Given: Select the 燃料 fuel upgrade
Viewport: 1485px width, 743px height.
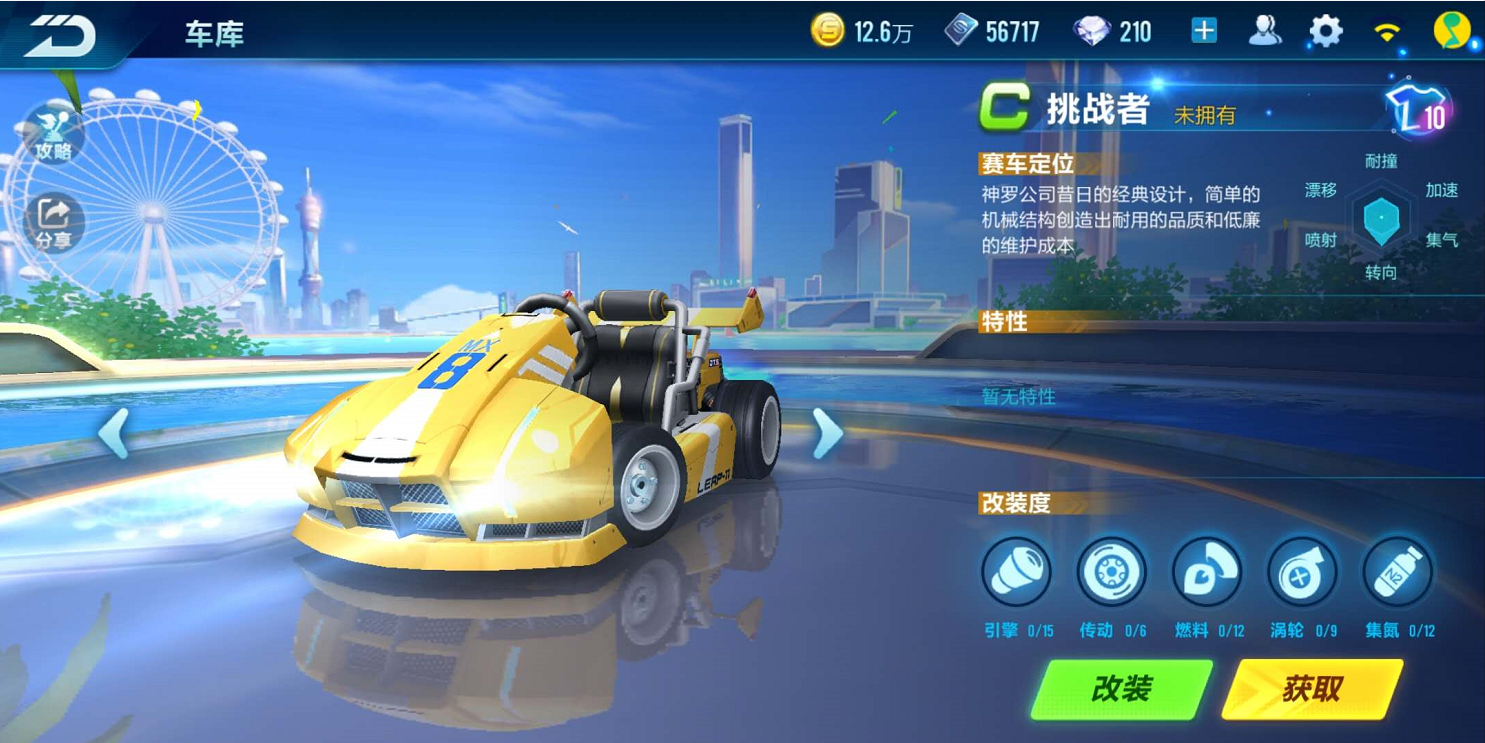Looking at the screenshot, I should click(1206, 573).
